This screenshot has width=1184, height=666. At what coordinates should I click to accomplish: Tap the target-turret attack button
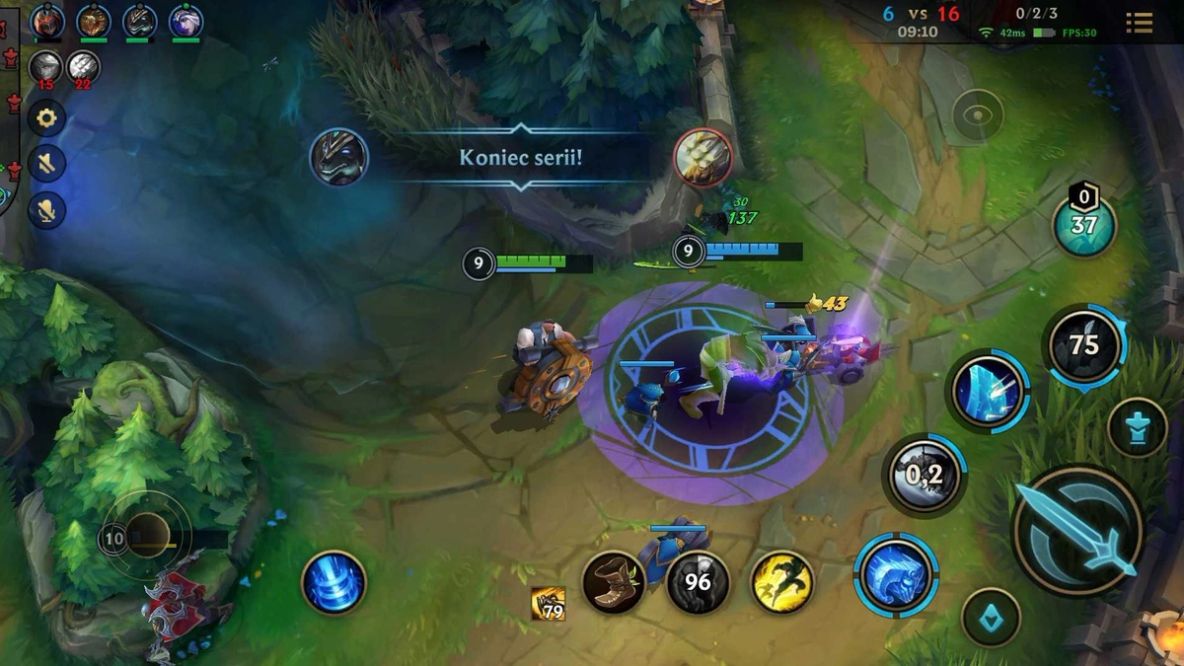click(x=1137, y=427)
